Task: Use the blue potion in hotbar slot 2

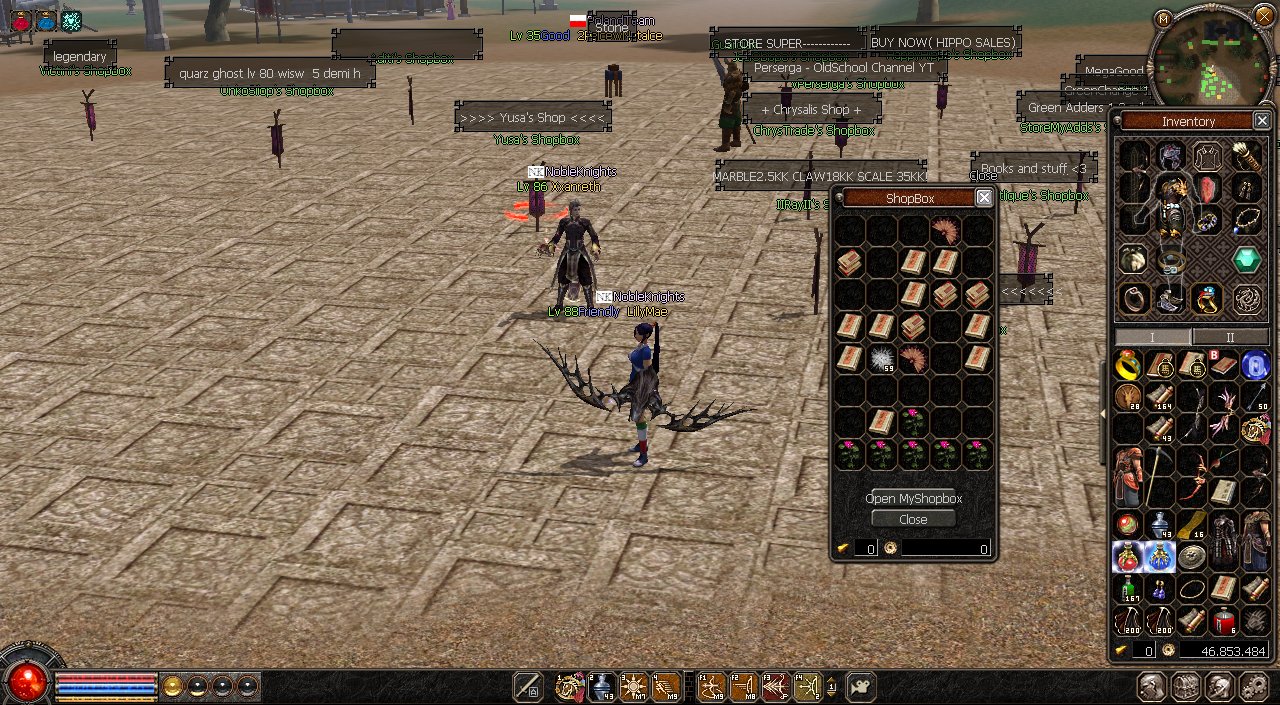Action: click(x=601, y=686)
